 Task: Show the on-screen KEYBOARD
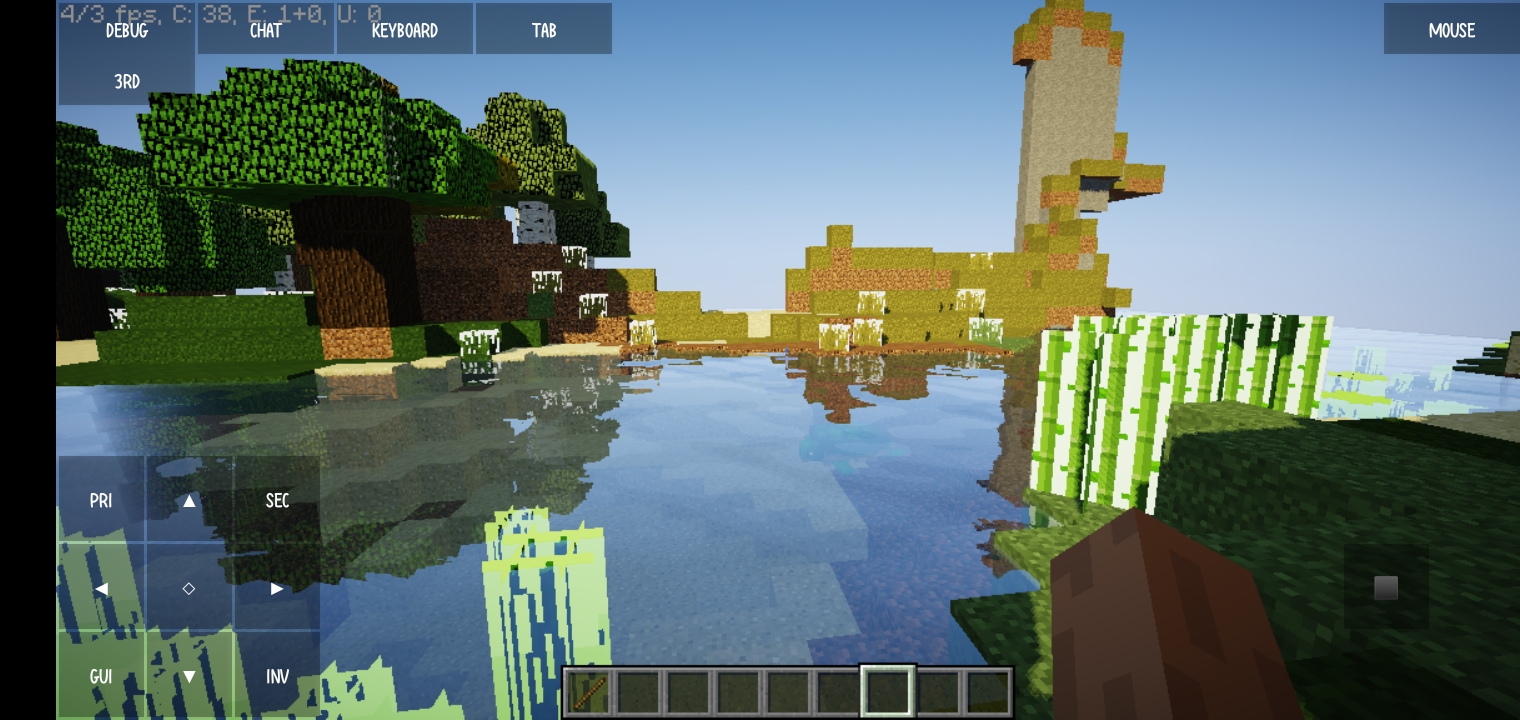[404, 29]
